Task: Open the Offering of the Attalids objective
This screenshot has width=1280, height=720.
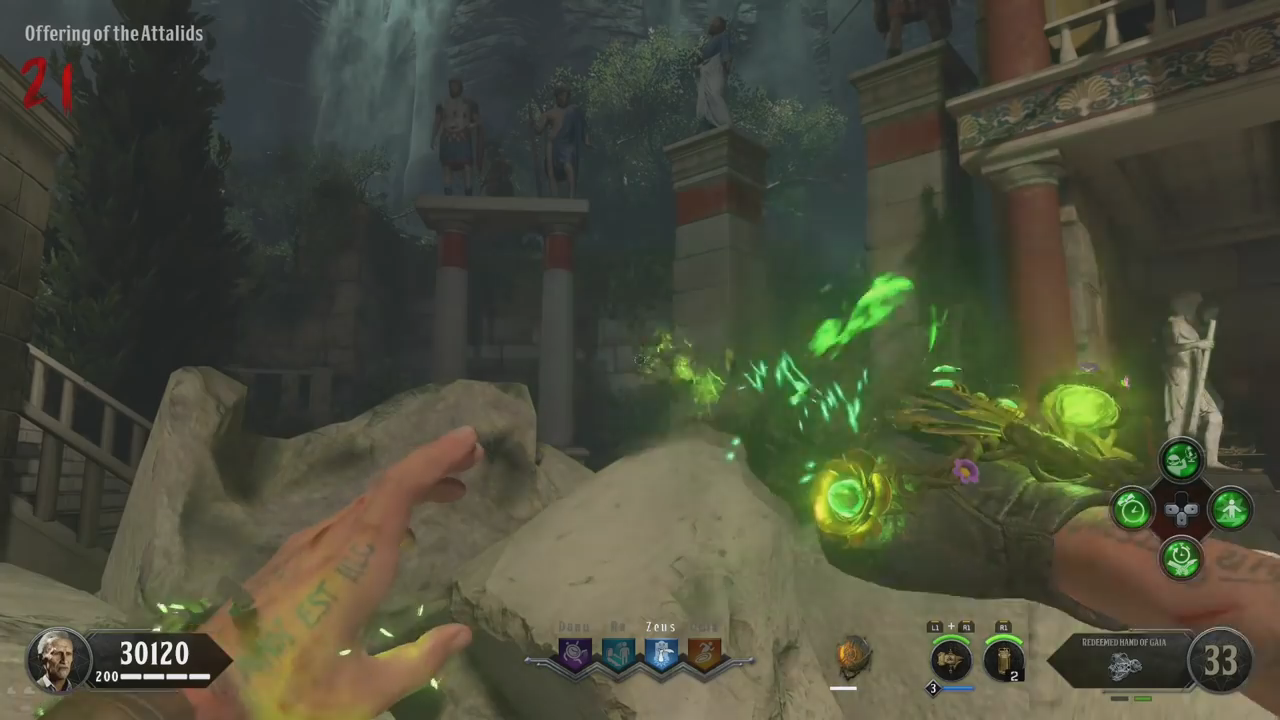Action: point(114,34)
